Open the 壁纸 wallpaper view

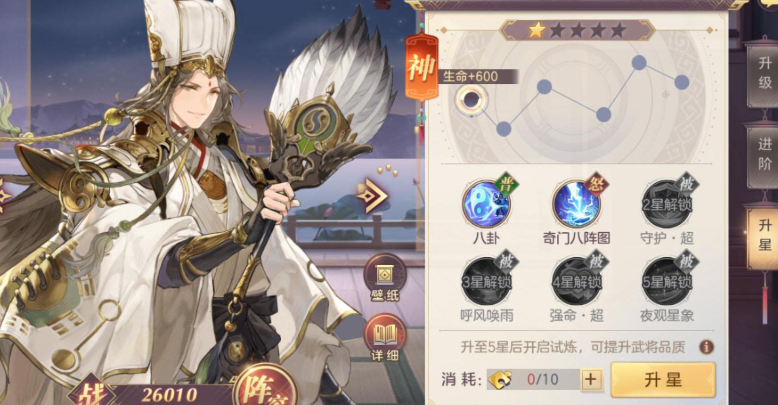(x=384, y=276)
